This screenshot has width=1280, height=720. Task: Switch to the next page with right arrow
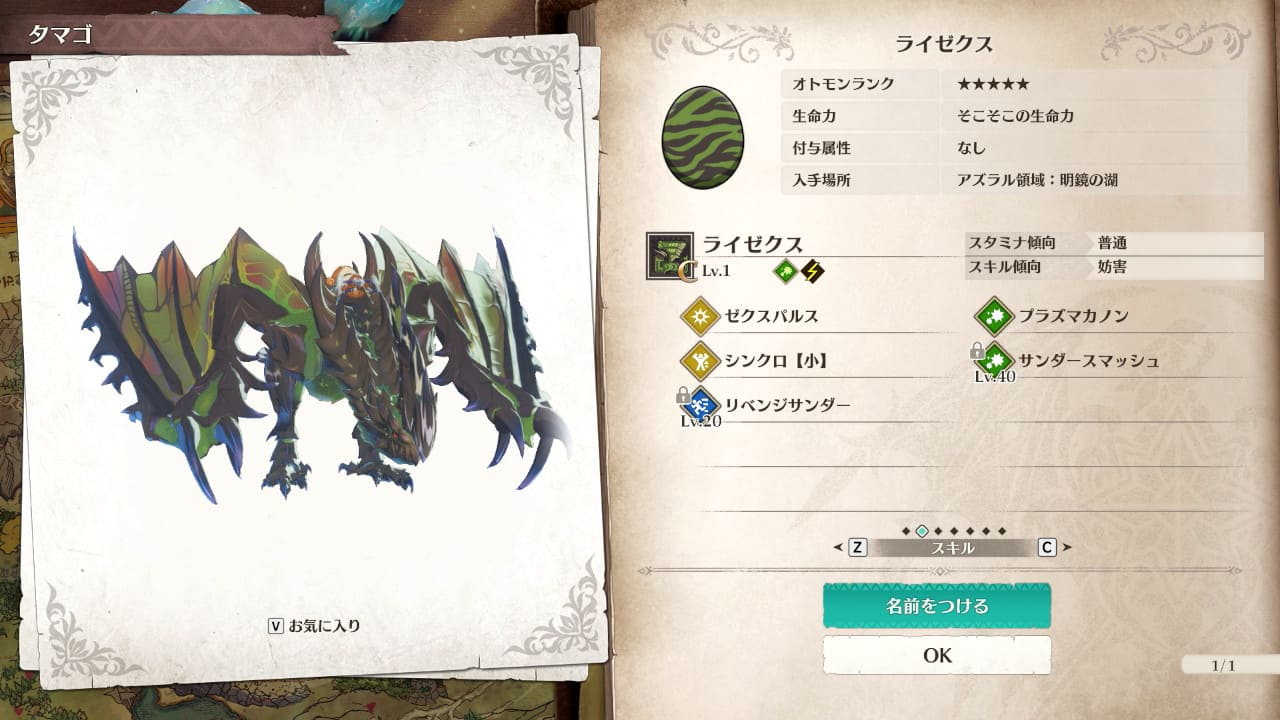1066,548
